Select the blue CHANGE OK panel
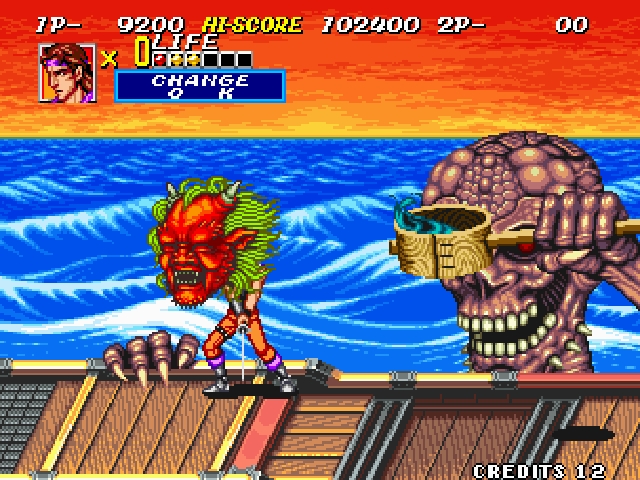640x480 pixels. point(200,86)
